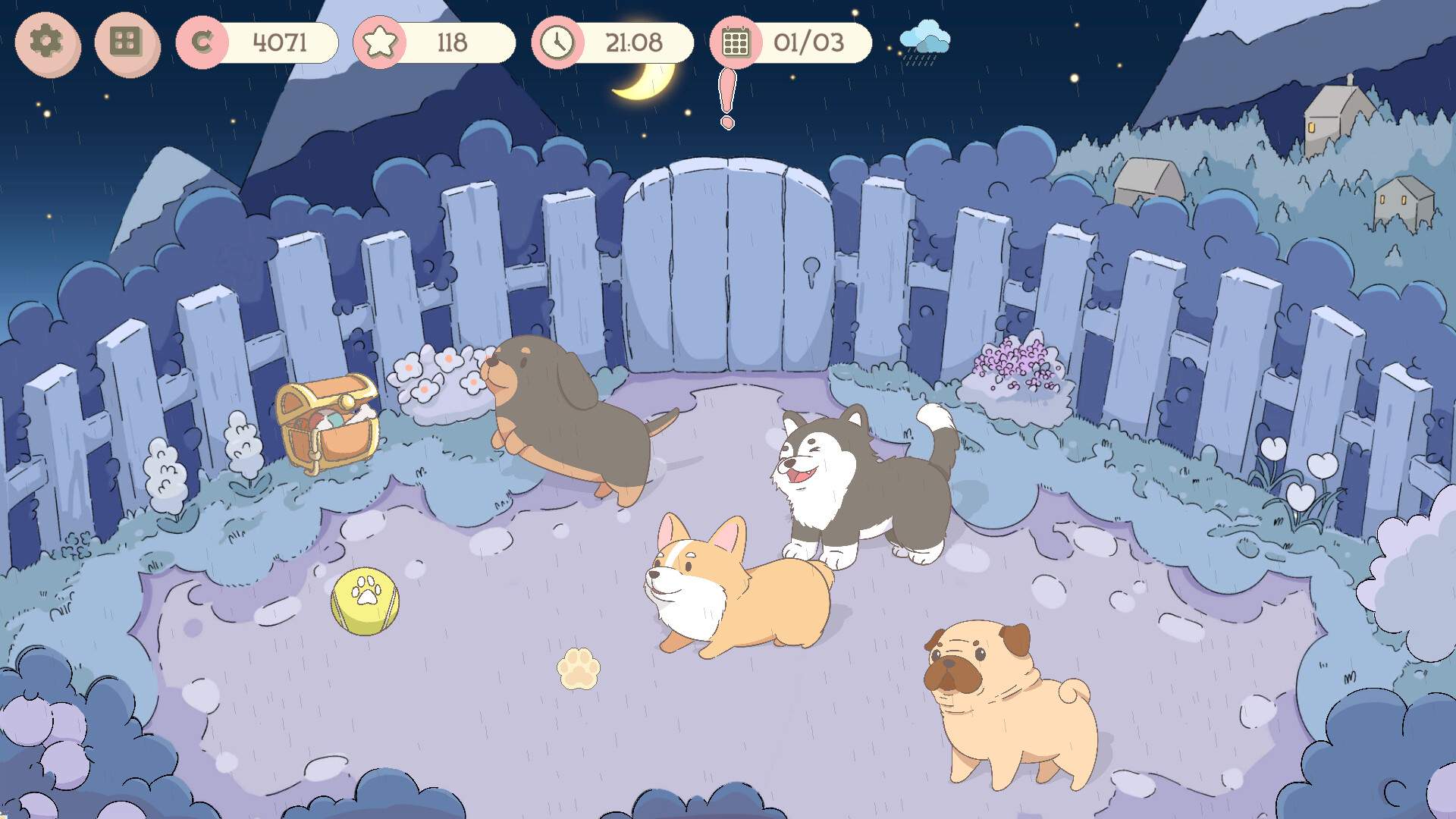Click the time display showing 21:08
Viewport: 1456px width, 819px height.
coord(634,43)
